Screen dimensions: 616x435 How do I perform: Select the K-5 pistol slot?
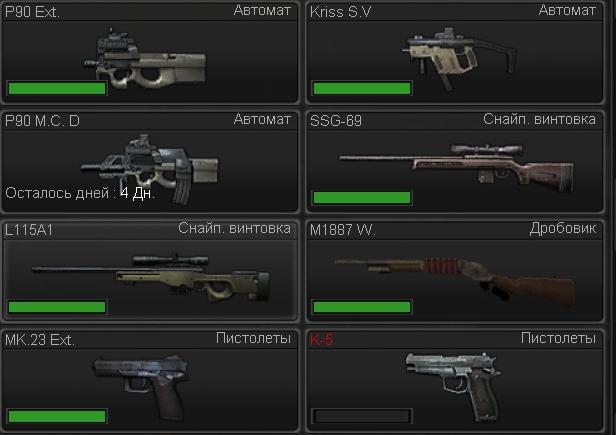coord(455,378)
